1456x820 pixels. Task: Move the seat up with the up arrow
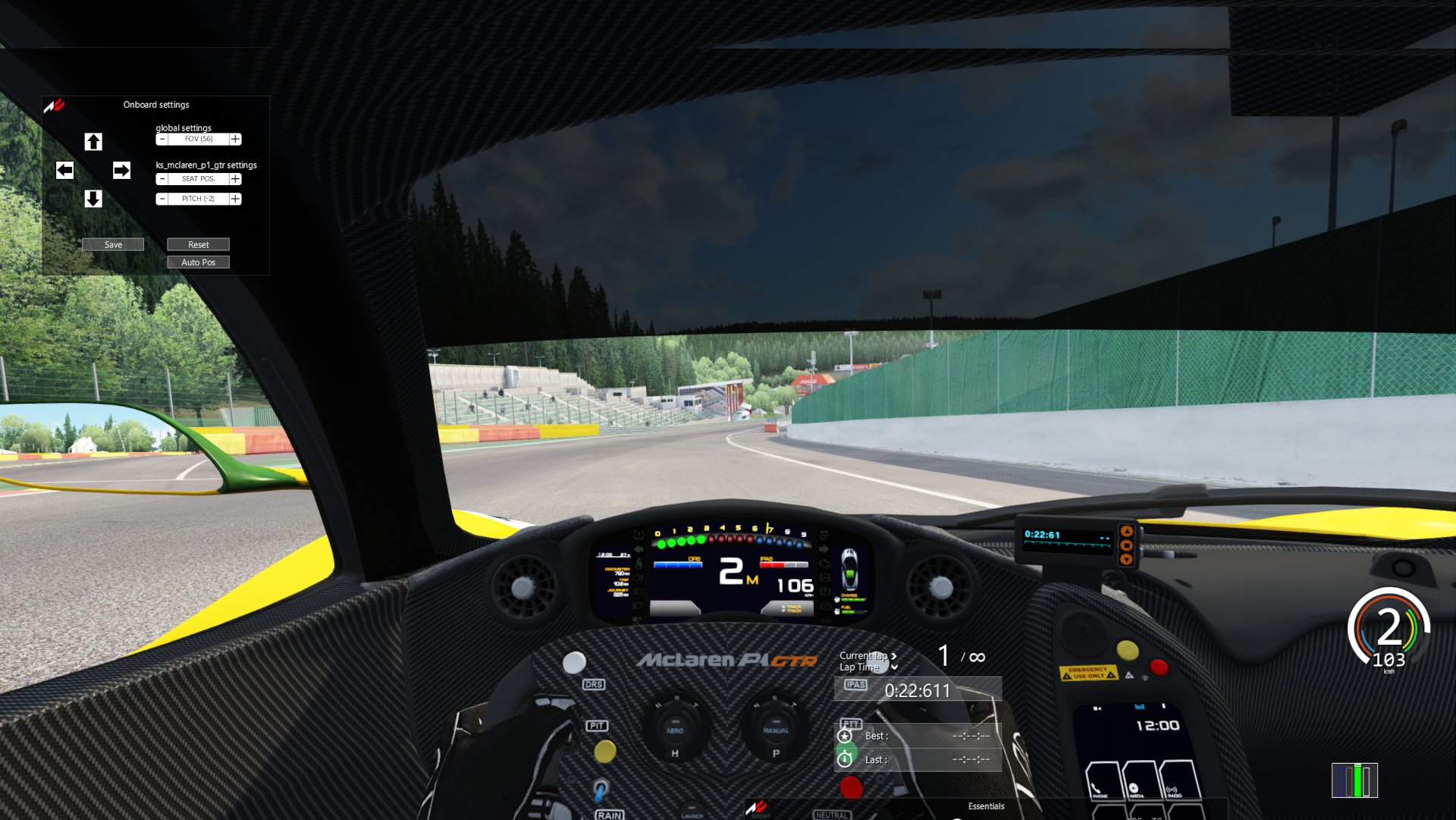tap(93, 142)
